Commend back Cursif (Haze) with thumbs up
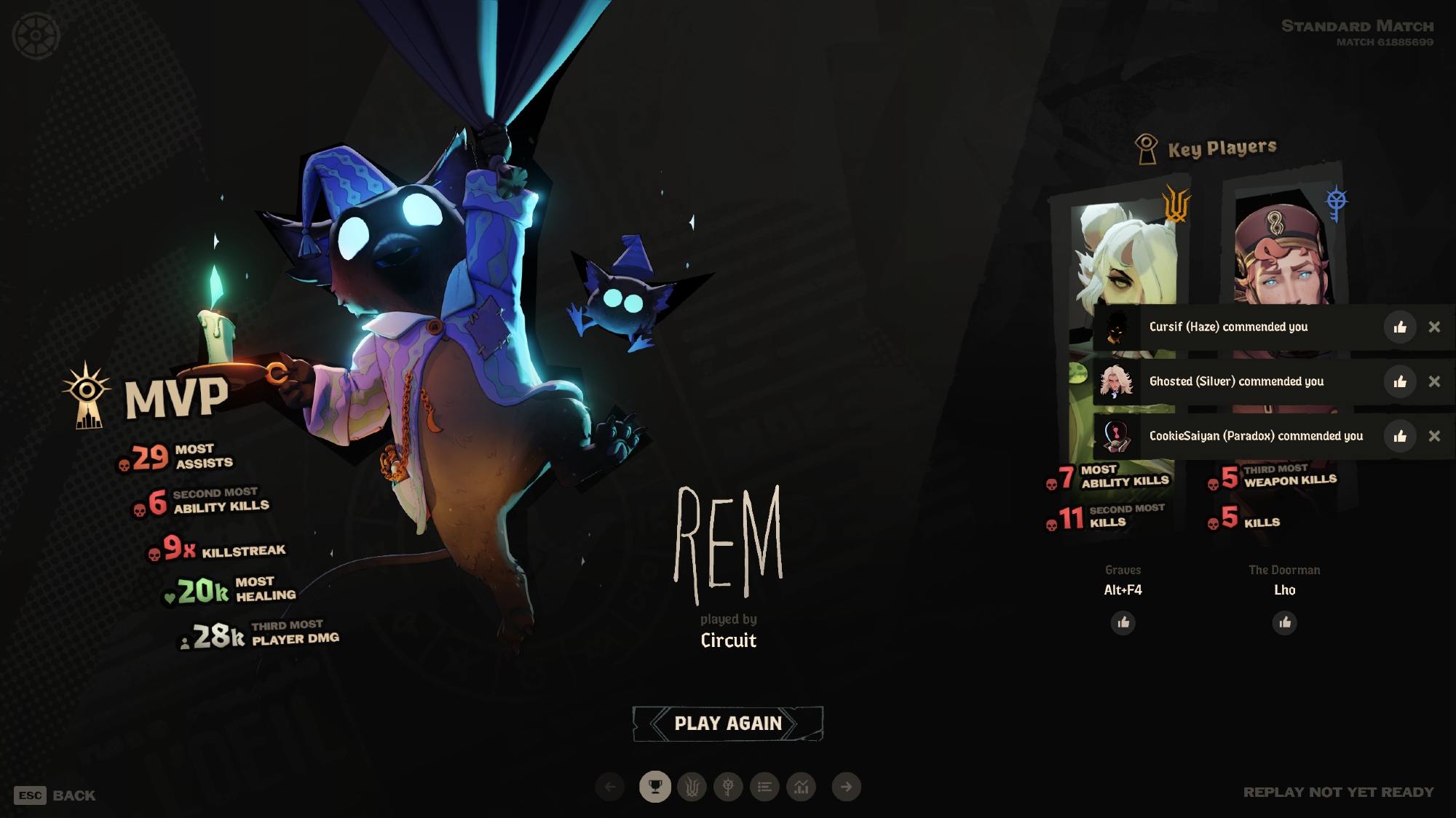Image resolution: width=1456 pixels, height=818 pixels. (1399, 327)
